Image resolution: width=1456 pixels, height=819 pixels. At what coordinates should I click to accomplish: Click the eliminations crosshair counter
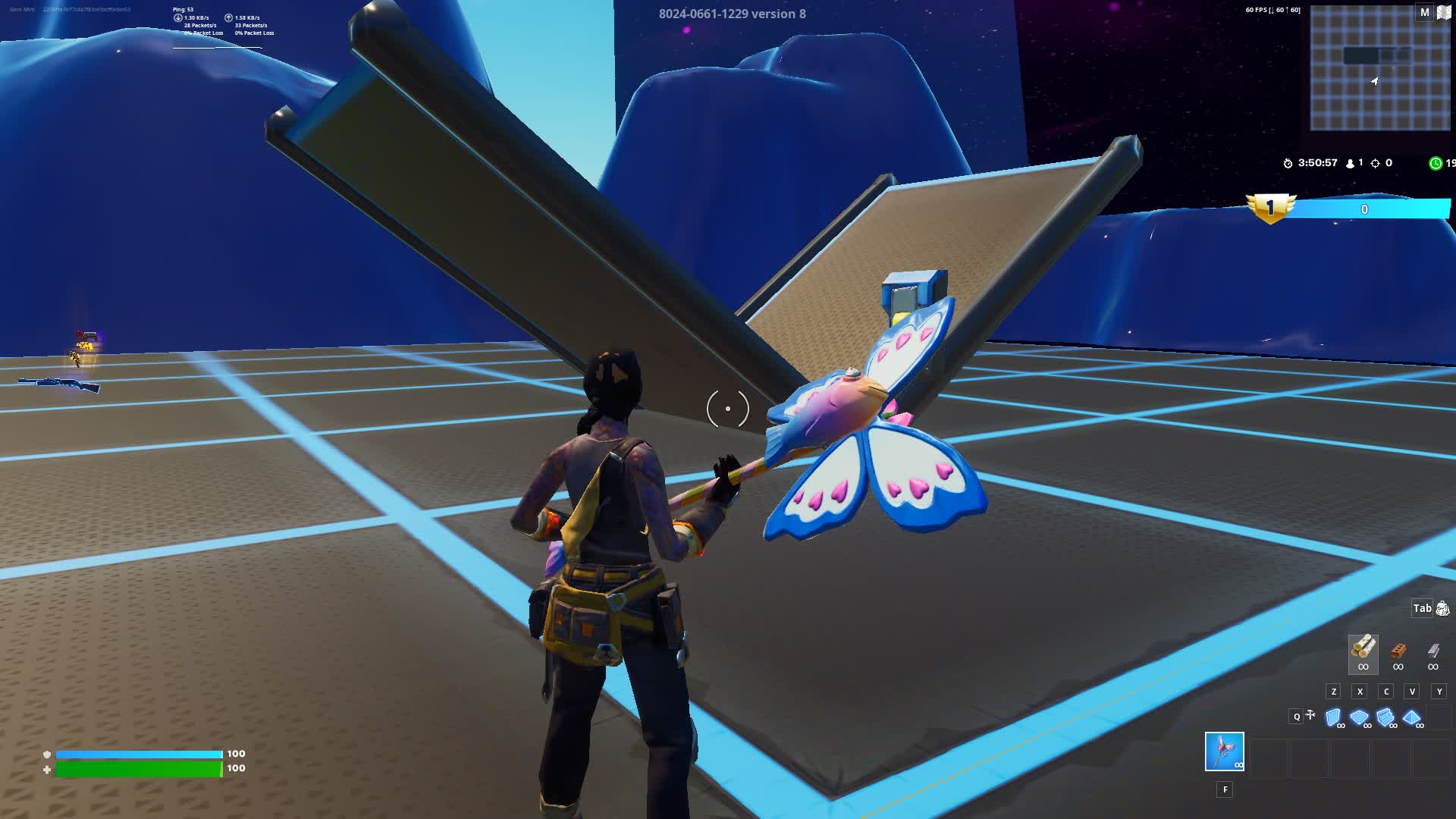[x=1376, y=163]
